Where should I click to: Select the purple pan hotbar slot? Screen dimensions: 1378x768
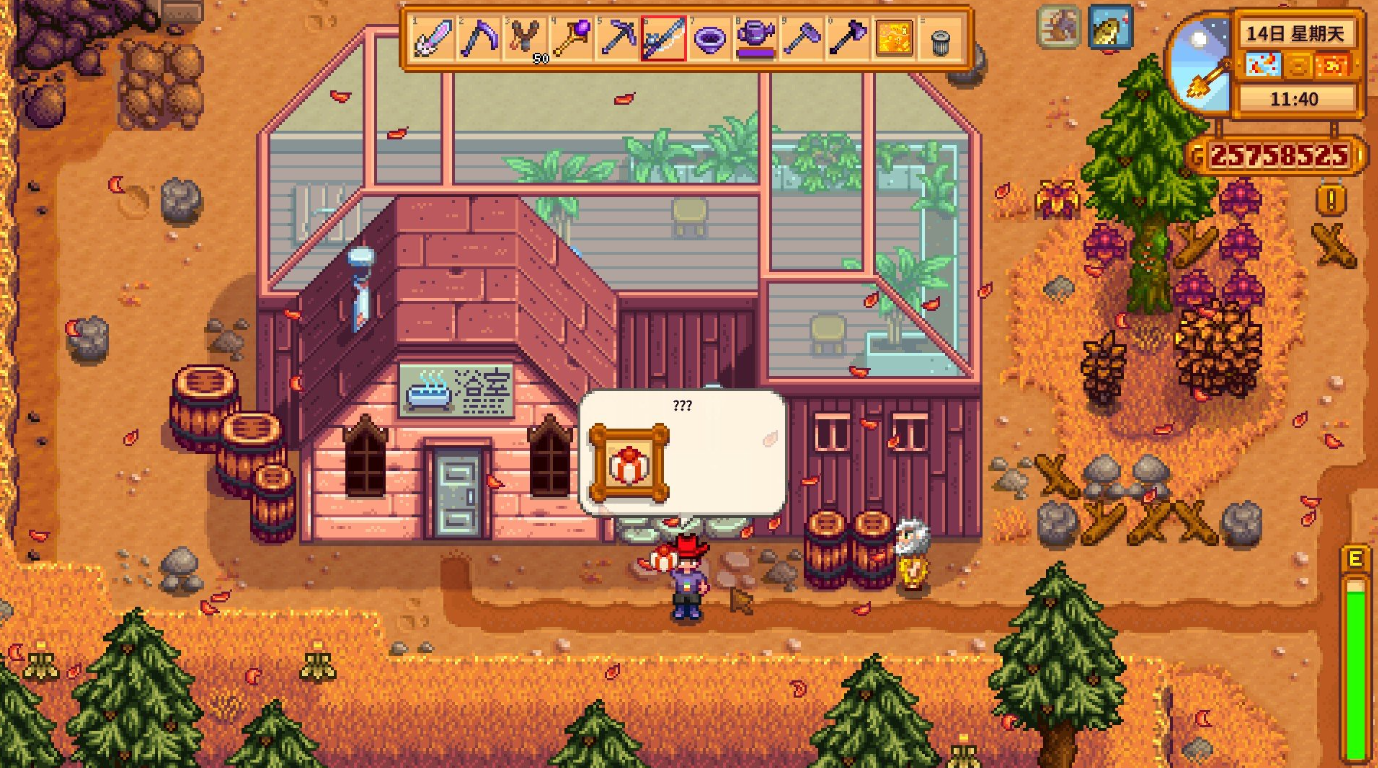click(x=710, y=40)
